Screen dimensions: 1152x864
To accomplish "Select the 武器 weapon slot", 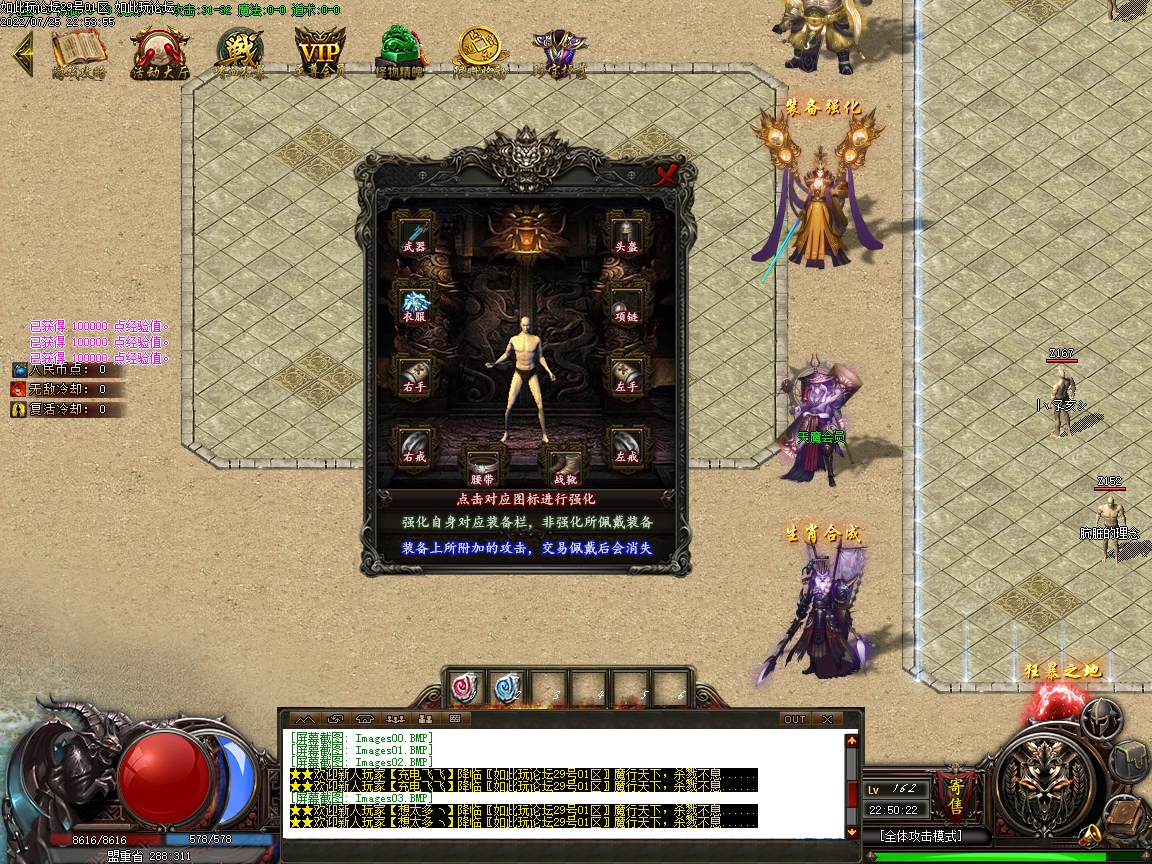I will click(414, 235).
